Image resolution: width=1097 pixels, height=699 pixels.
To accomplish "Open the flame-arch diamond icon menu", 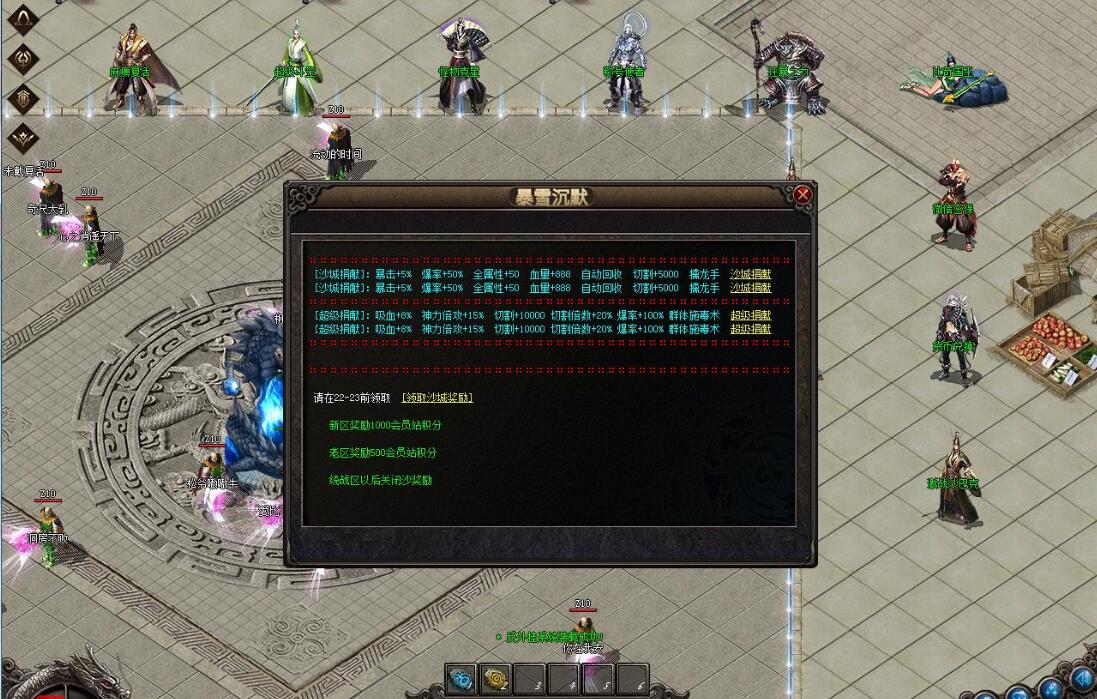I will (x=22, y=19).
